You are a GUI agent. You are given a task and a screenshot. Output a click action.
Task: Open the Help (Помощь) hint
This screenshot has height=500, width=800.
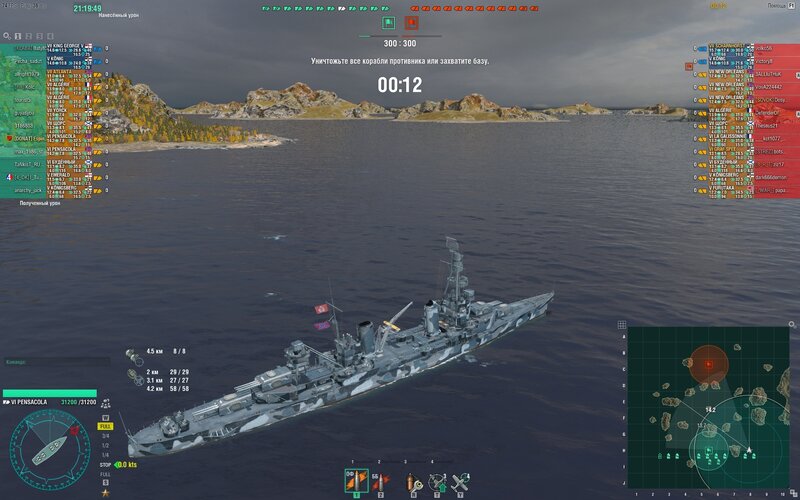(x=774, y=6)
